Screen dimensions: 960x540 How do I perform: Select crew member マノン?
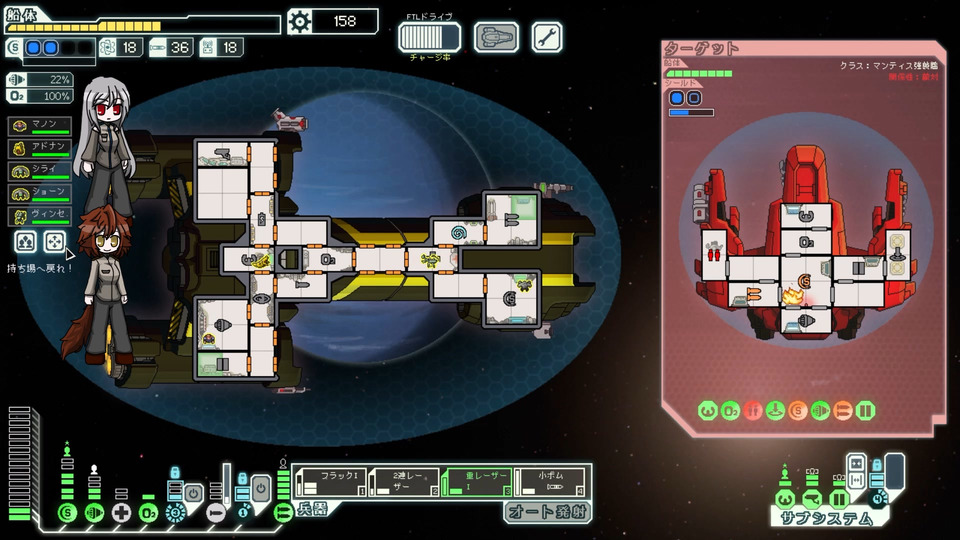point(41,126)
